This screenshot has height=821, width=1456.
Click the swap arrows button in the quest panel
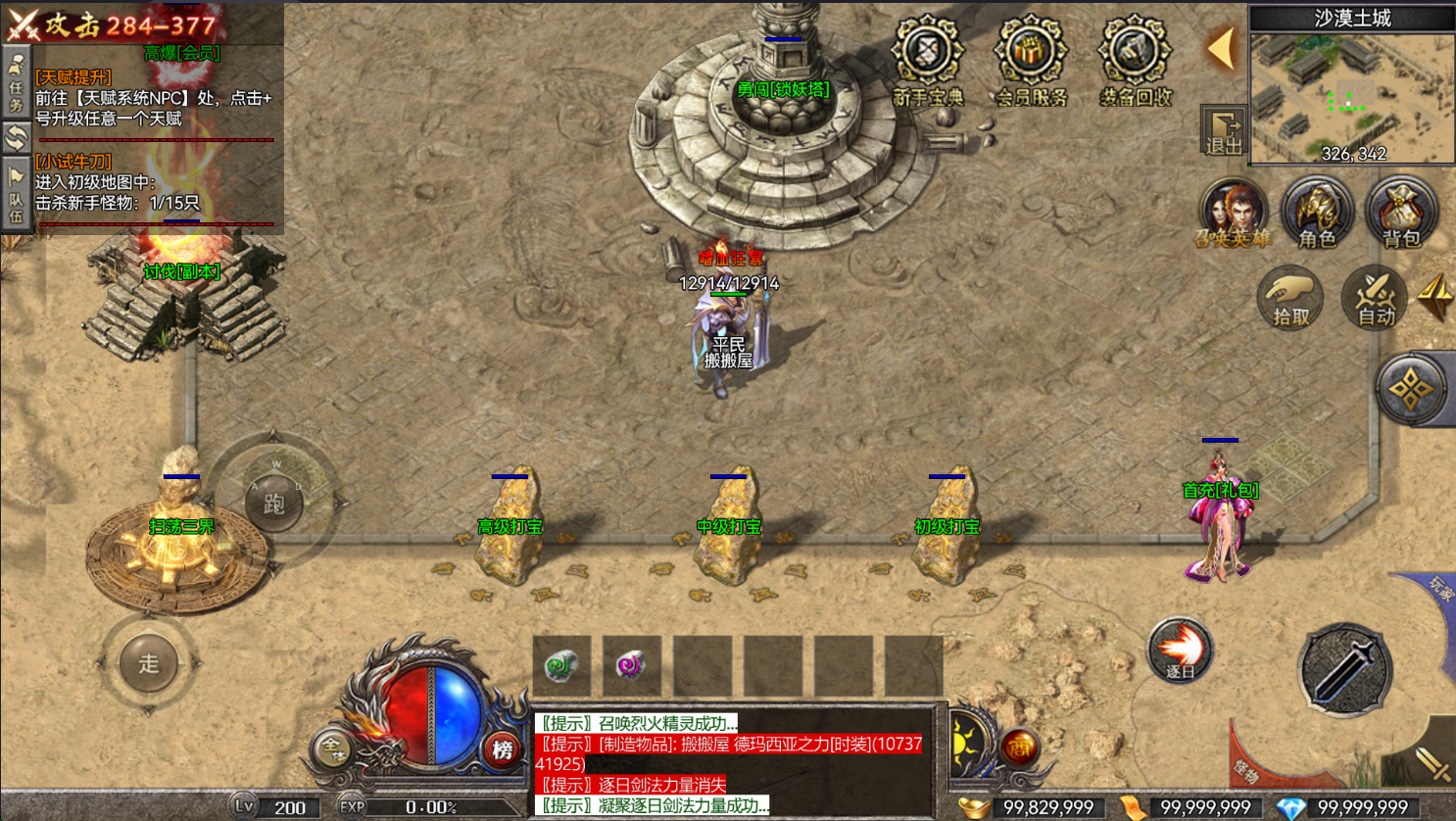pyautogui.click(x=16, y=138)
